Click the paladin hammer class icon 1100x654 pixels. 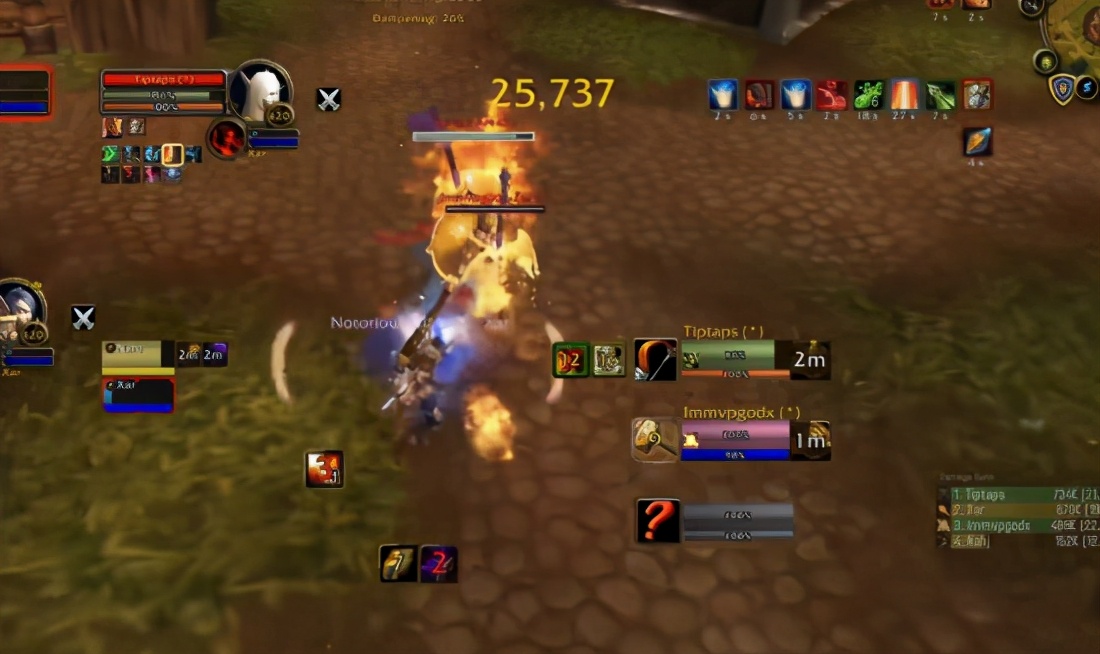656,440
